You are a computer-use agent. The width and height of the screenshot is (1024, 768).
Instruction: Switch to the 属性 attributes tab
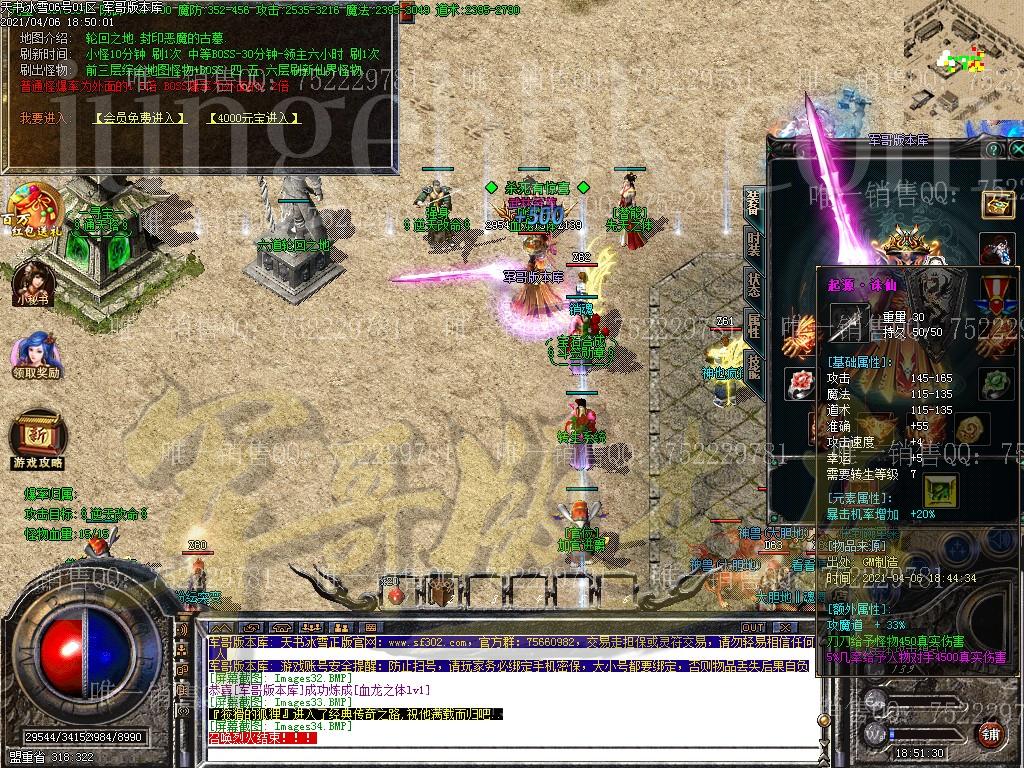(x=753, y=325)
